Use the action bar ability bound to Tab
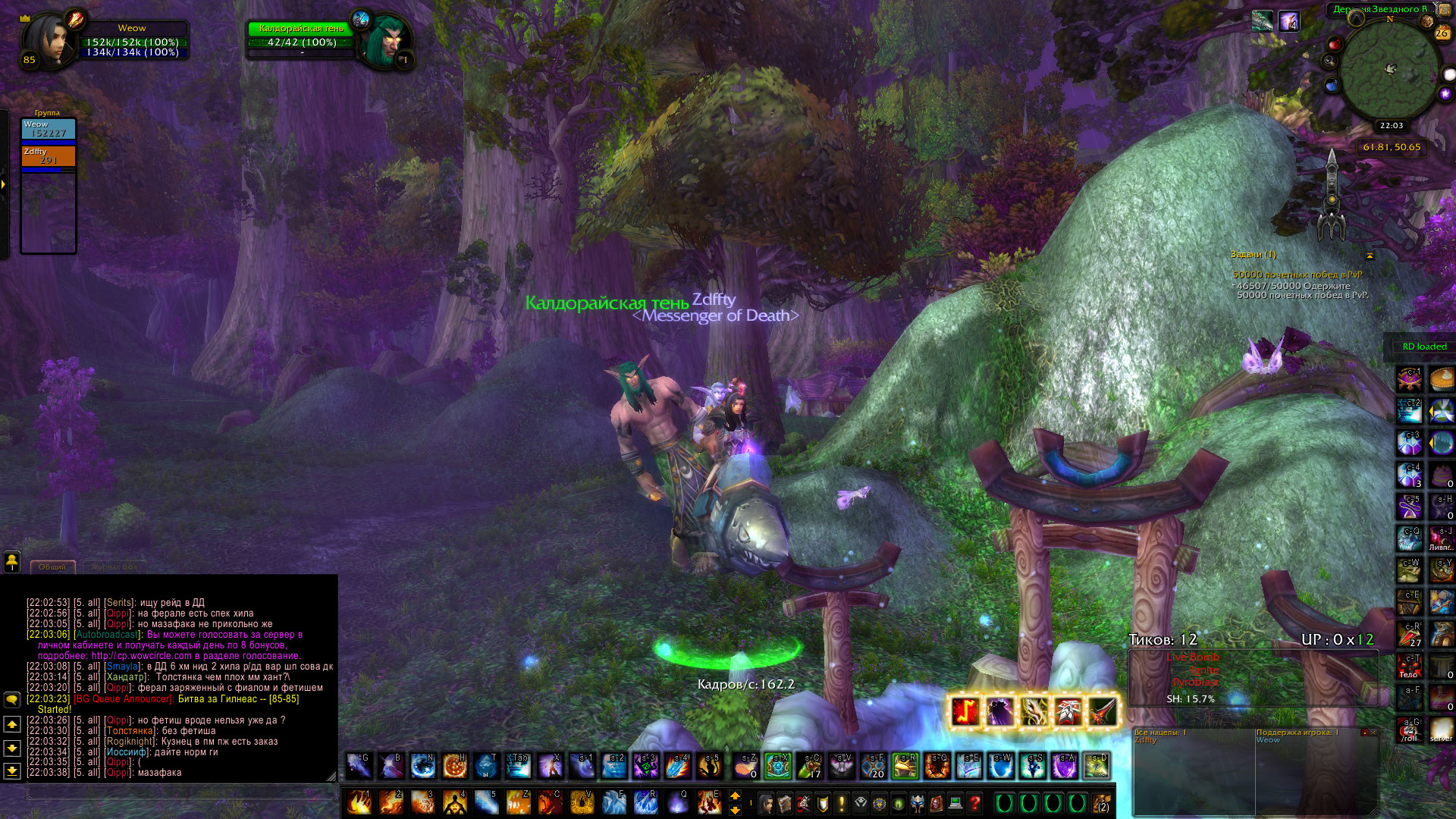 [519, 766]
